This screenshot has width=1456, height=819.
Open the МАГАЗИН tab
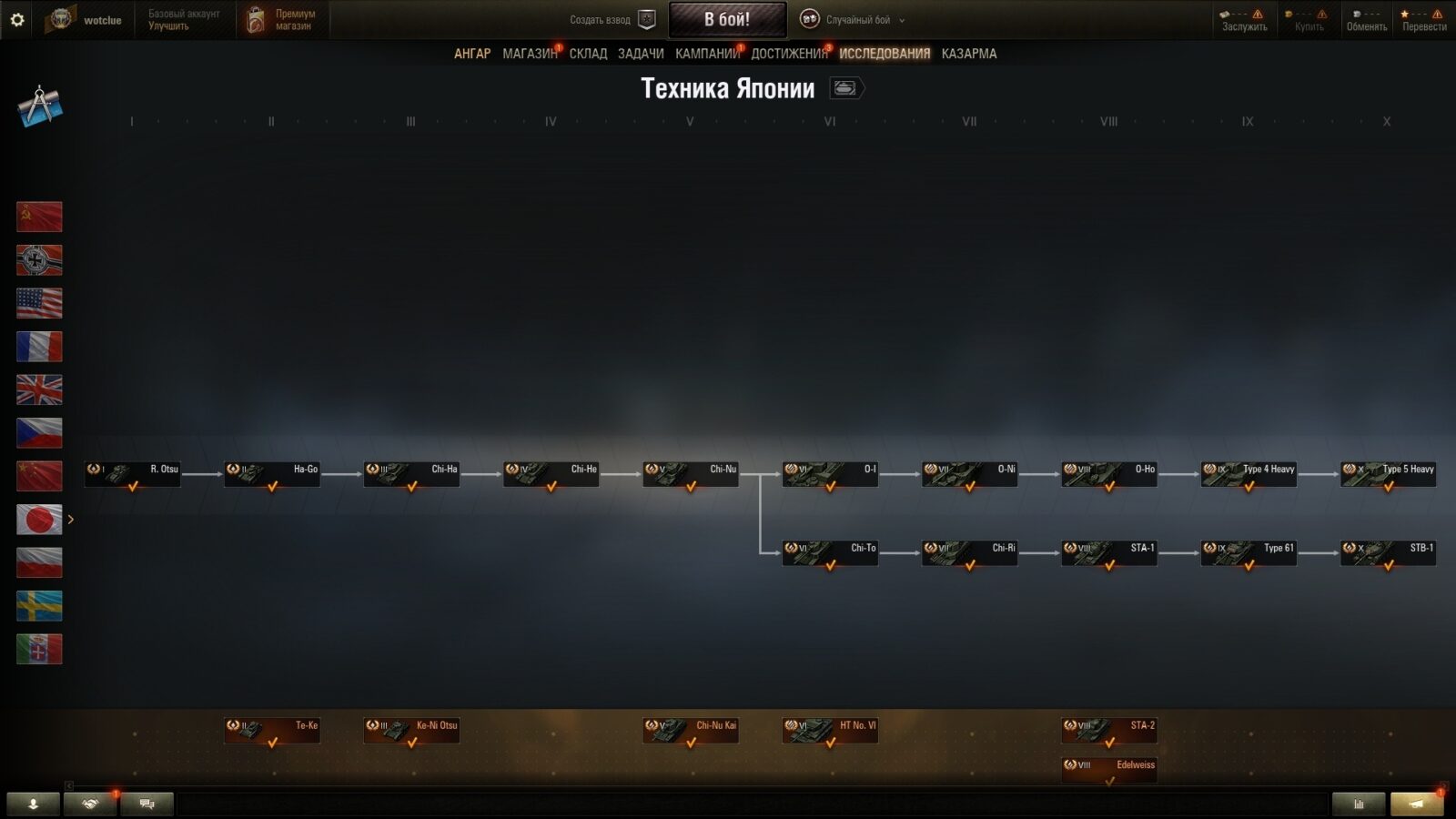click(x=529, y=54)
